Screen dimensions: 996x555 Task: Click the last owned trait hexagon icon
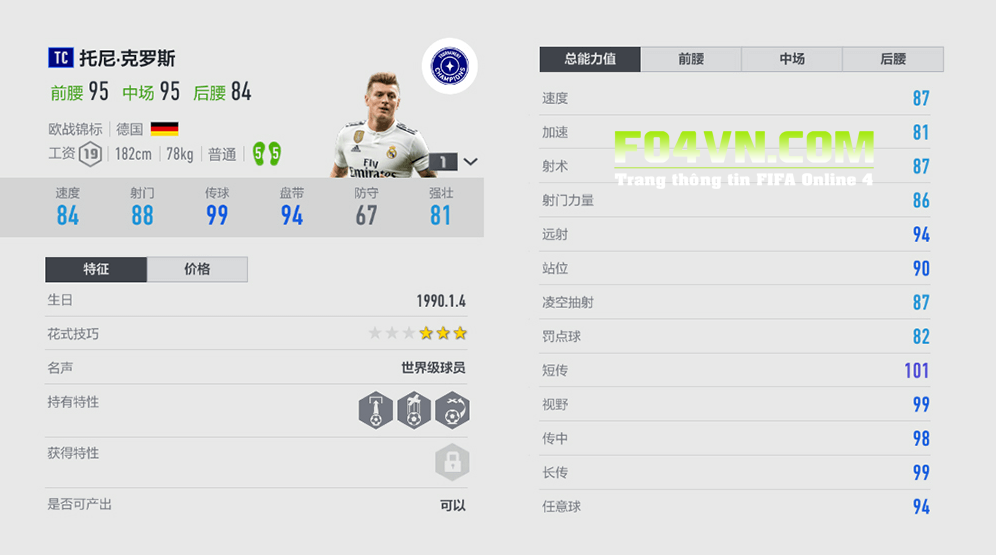click(452, 410)
